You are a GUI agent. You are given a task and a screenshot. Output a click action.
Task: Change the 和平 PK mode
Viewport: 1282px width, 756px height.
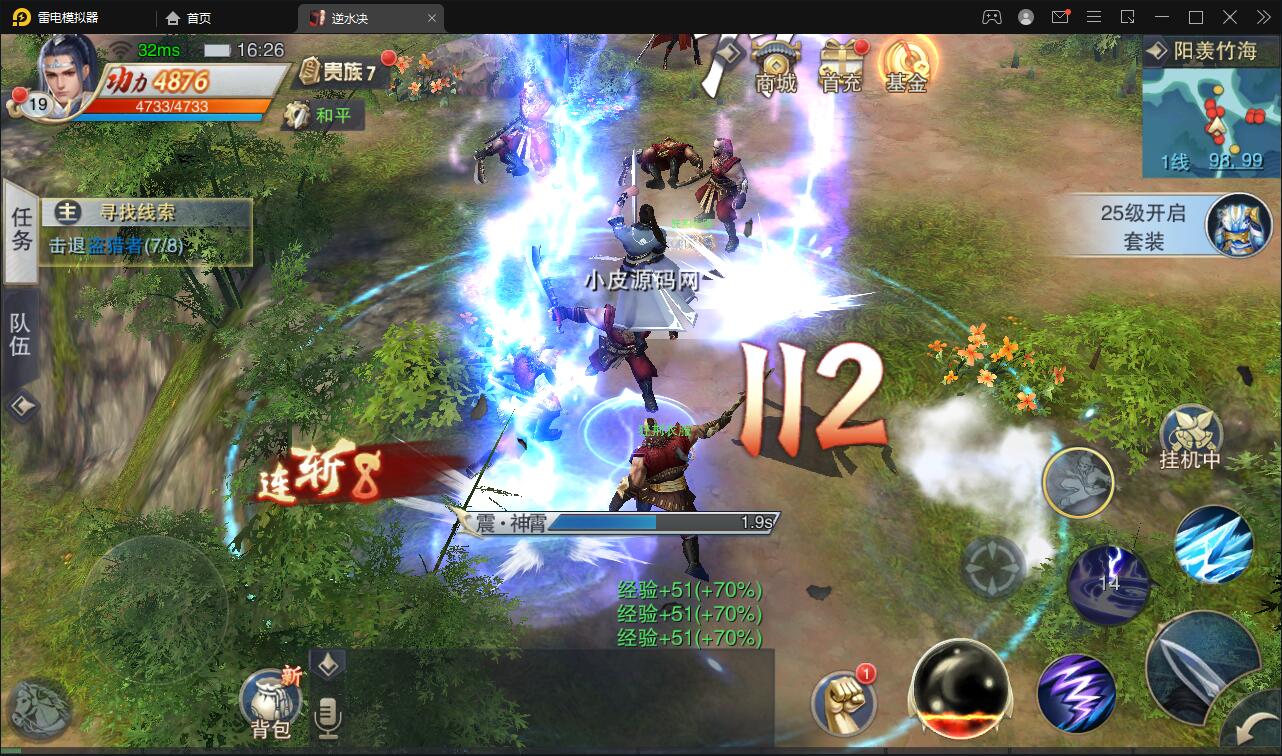(x=322, y=115)
